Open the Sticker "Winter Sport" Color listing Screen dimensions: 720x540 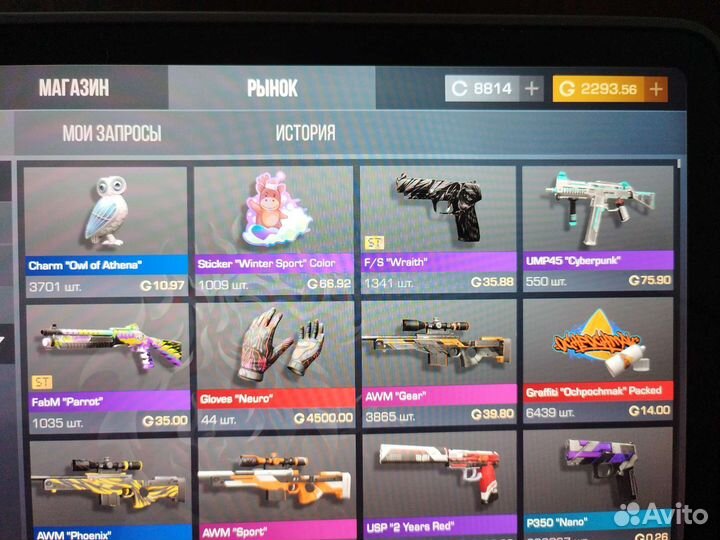[274, 227]
